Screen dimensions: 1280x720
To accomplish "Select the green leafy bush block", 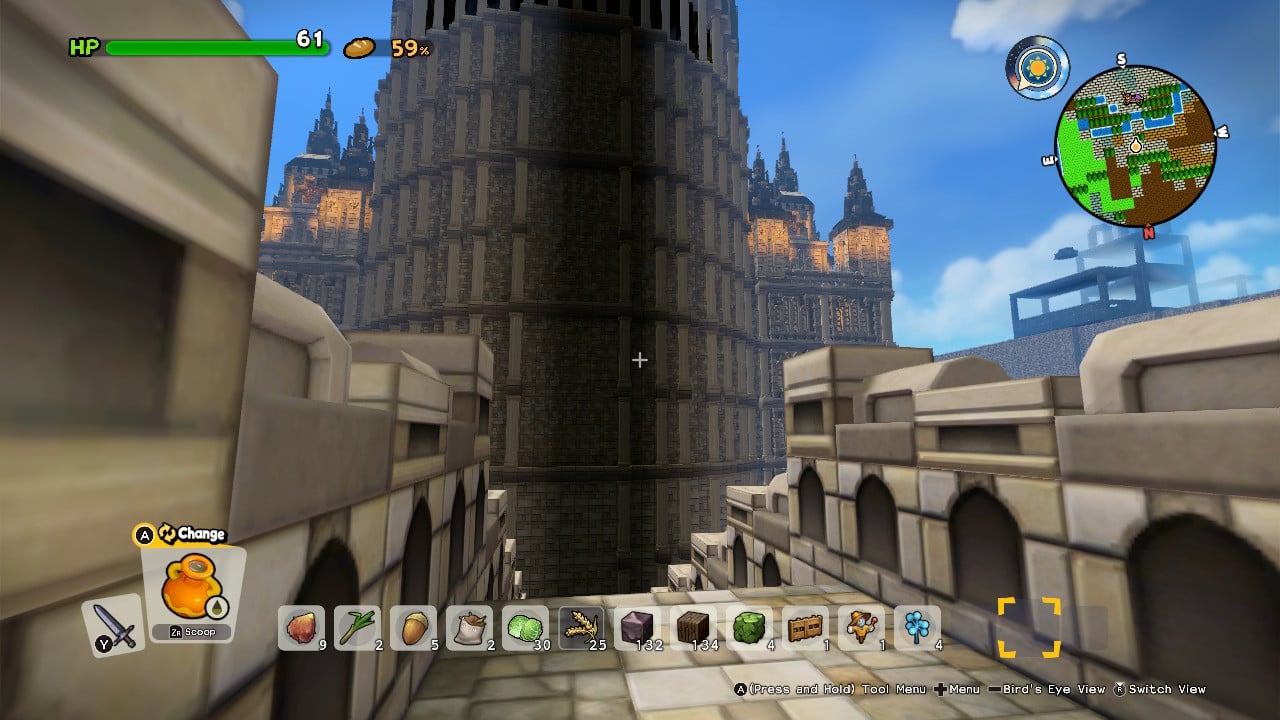I will [x=749, y=628].
